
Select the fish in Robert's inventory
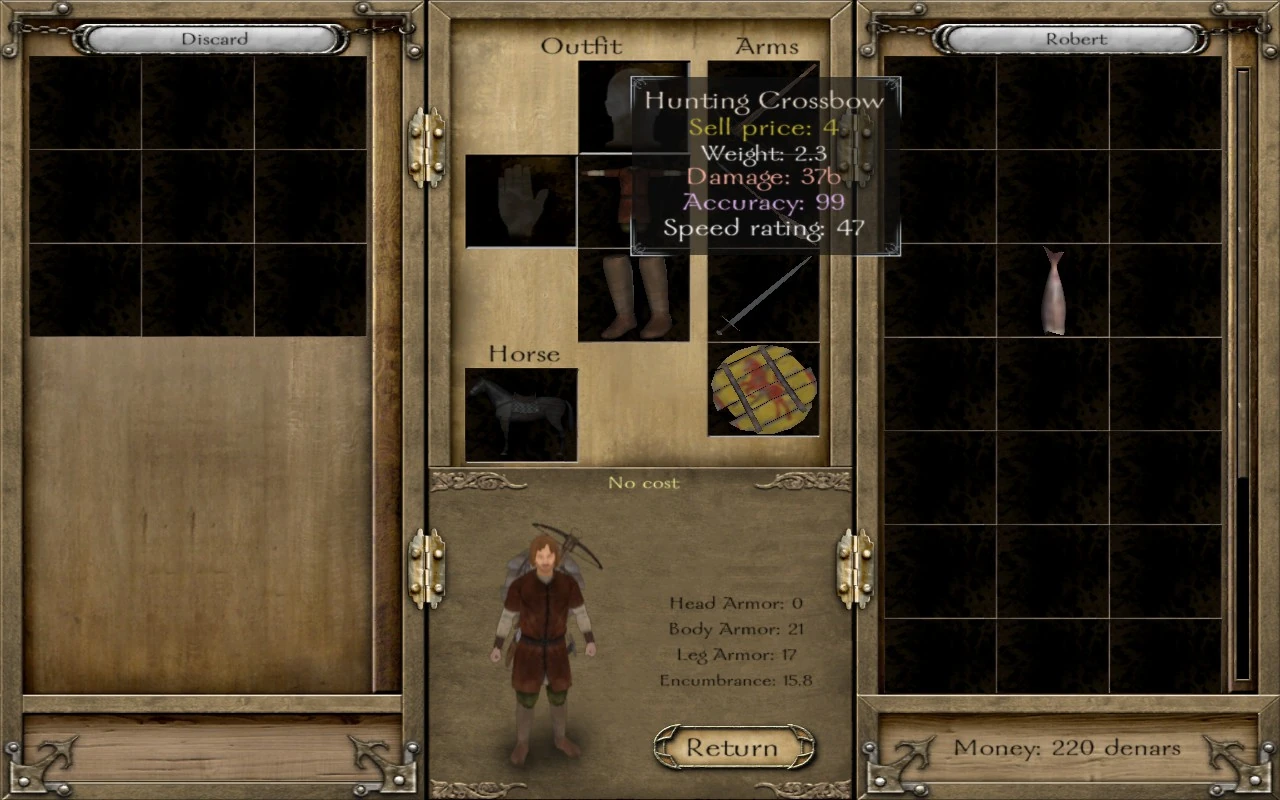click(1053, 290)
